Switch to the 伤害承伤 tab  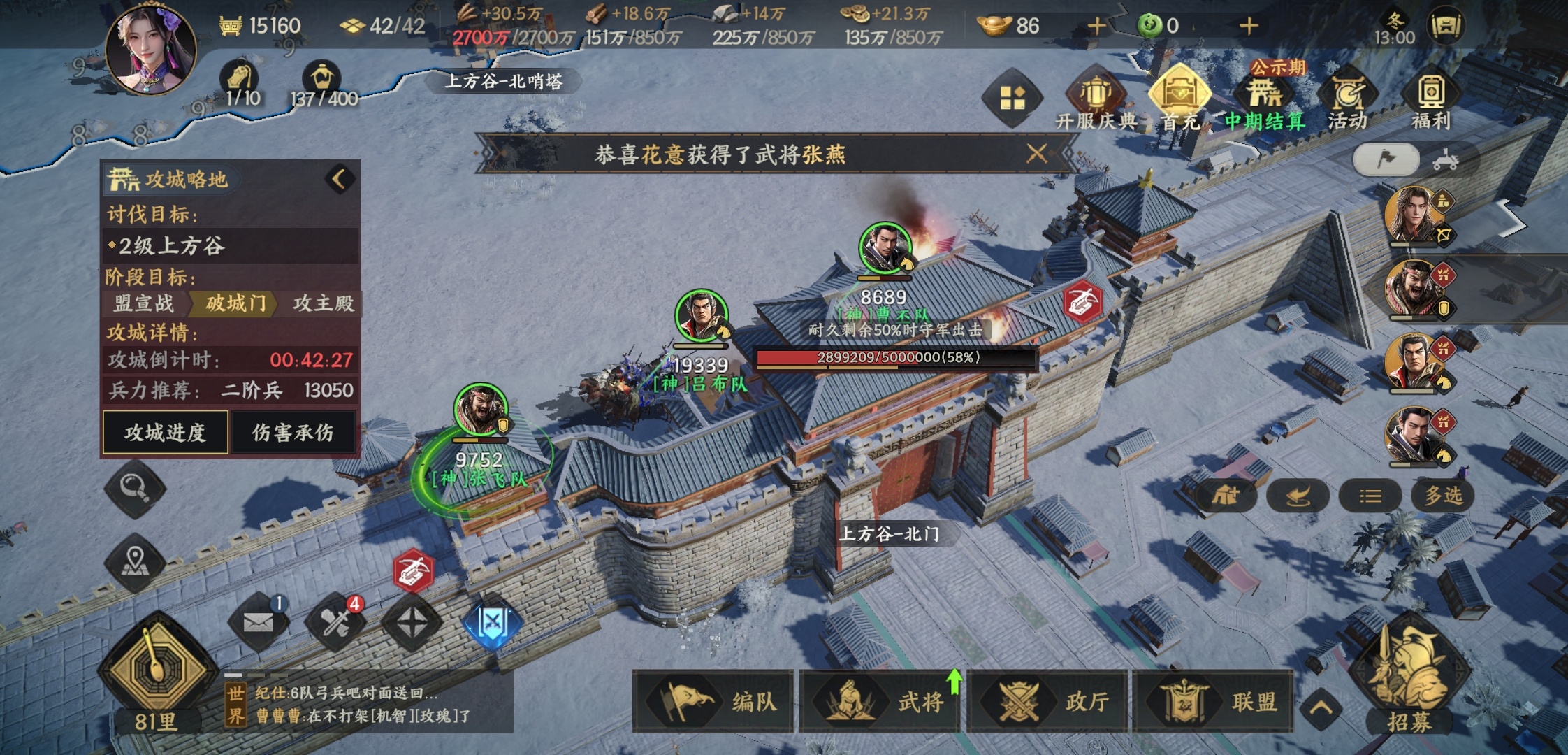(x=293, y=433)
